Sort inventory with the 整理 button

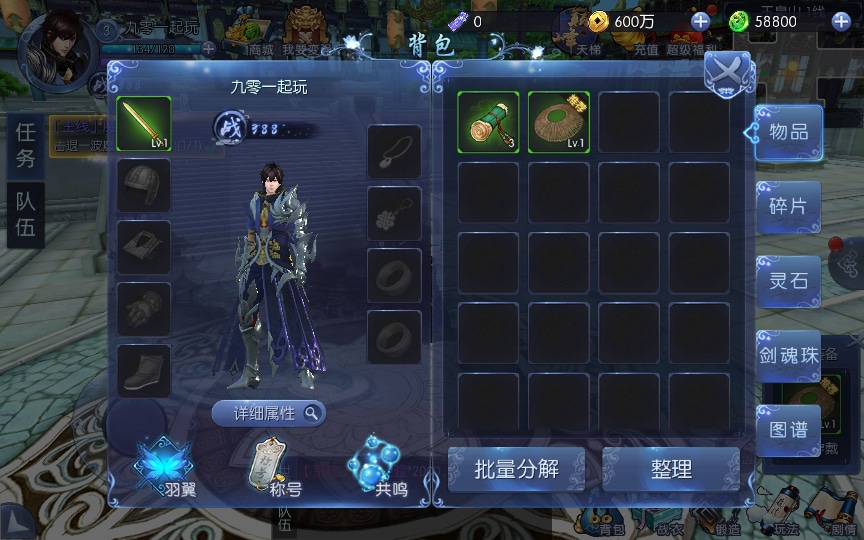click(671, 468)
